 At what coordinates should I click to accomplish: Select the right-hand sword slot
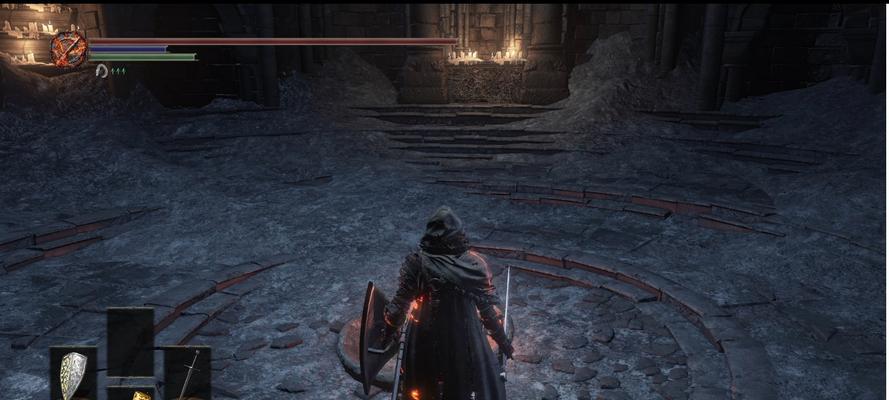point(187,374)
